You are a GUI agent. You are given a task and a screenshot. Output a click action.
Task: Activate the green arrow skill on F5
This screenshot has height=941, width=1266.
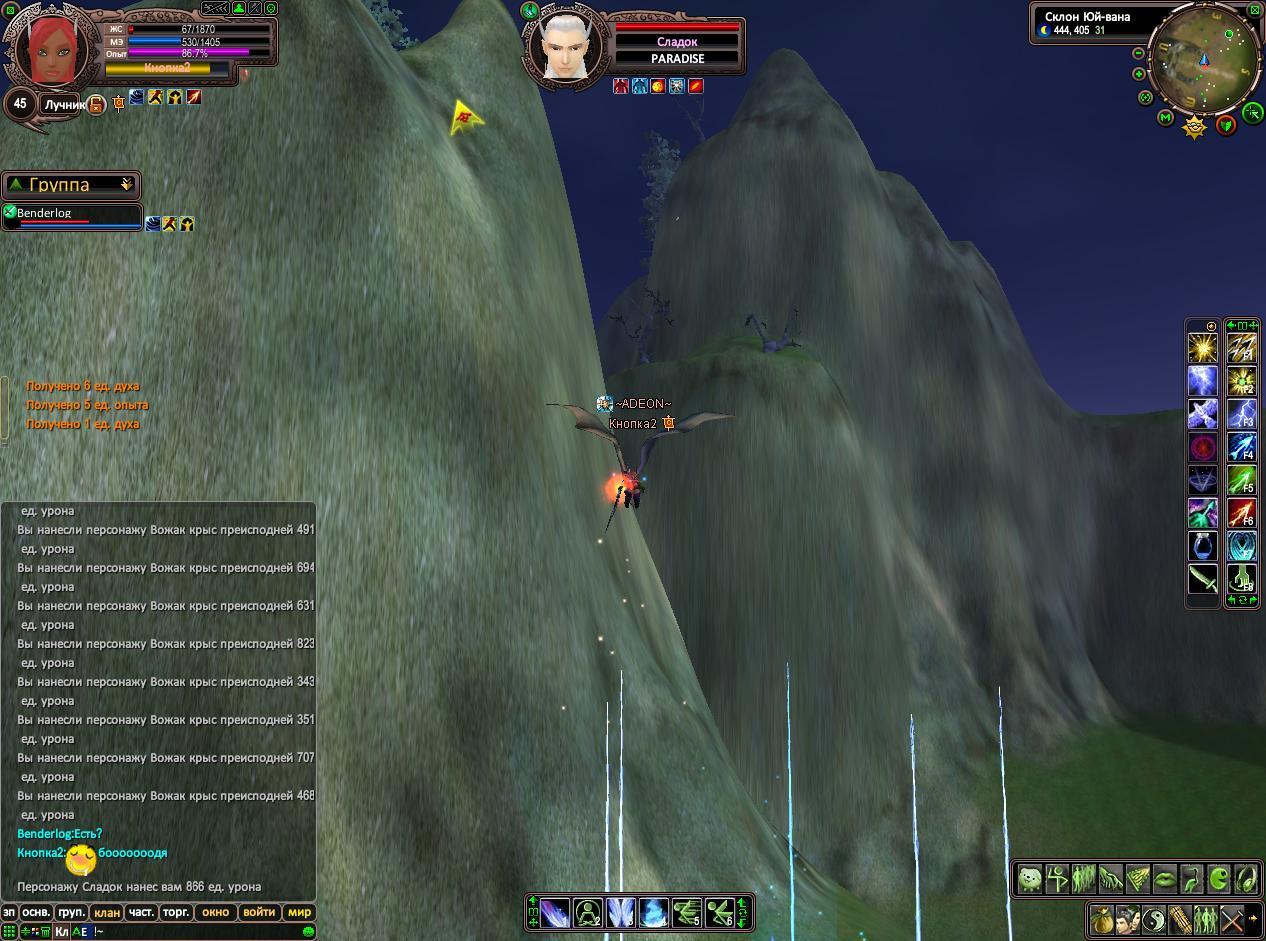coord(1241,481)
